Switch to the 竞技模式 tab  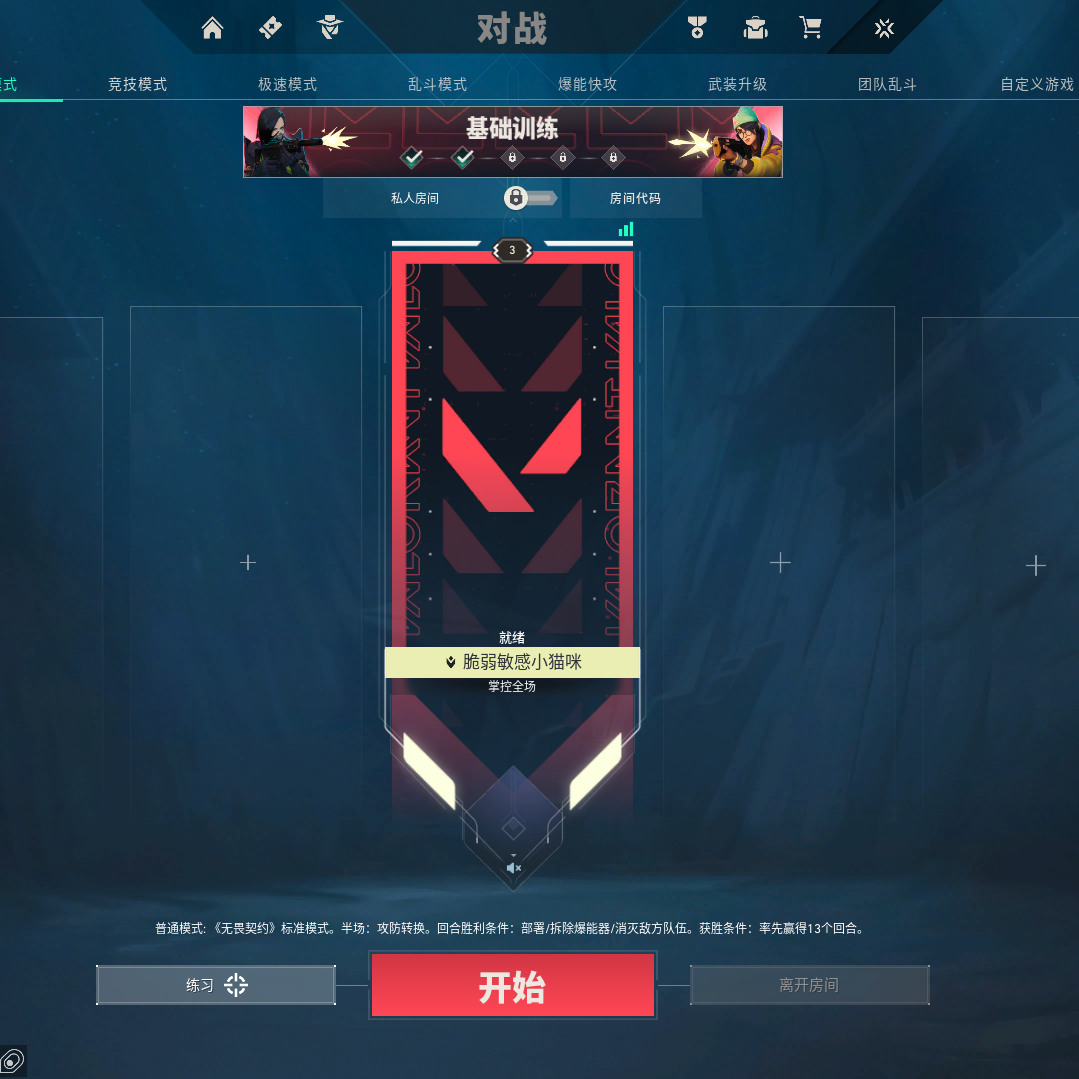point(138,85)
